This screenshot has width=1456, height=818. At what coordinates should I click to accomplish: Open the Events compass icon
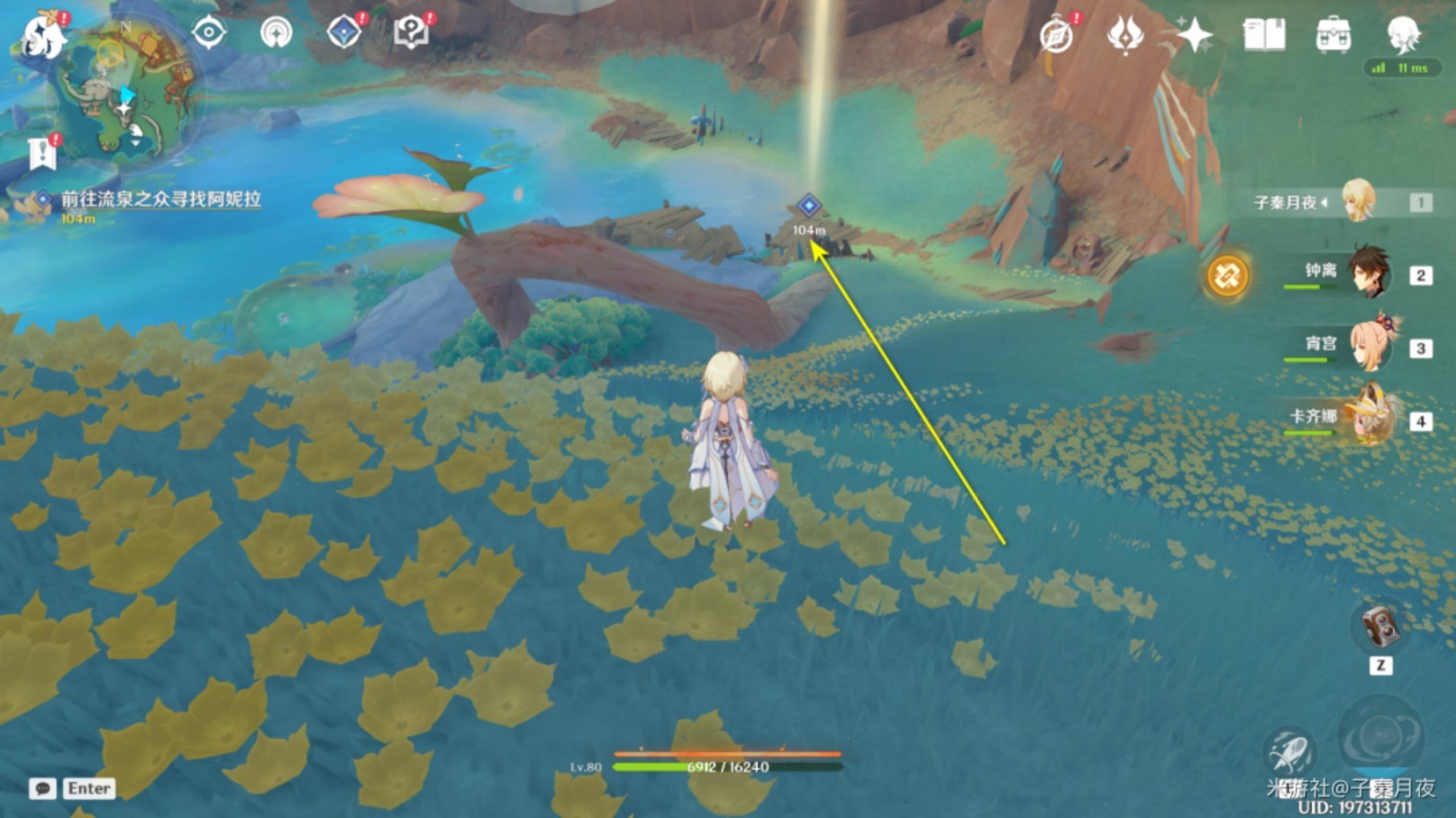(x=1057, y=36)
